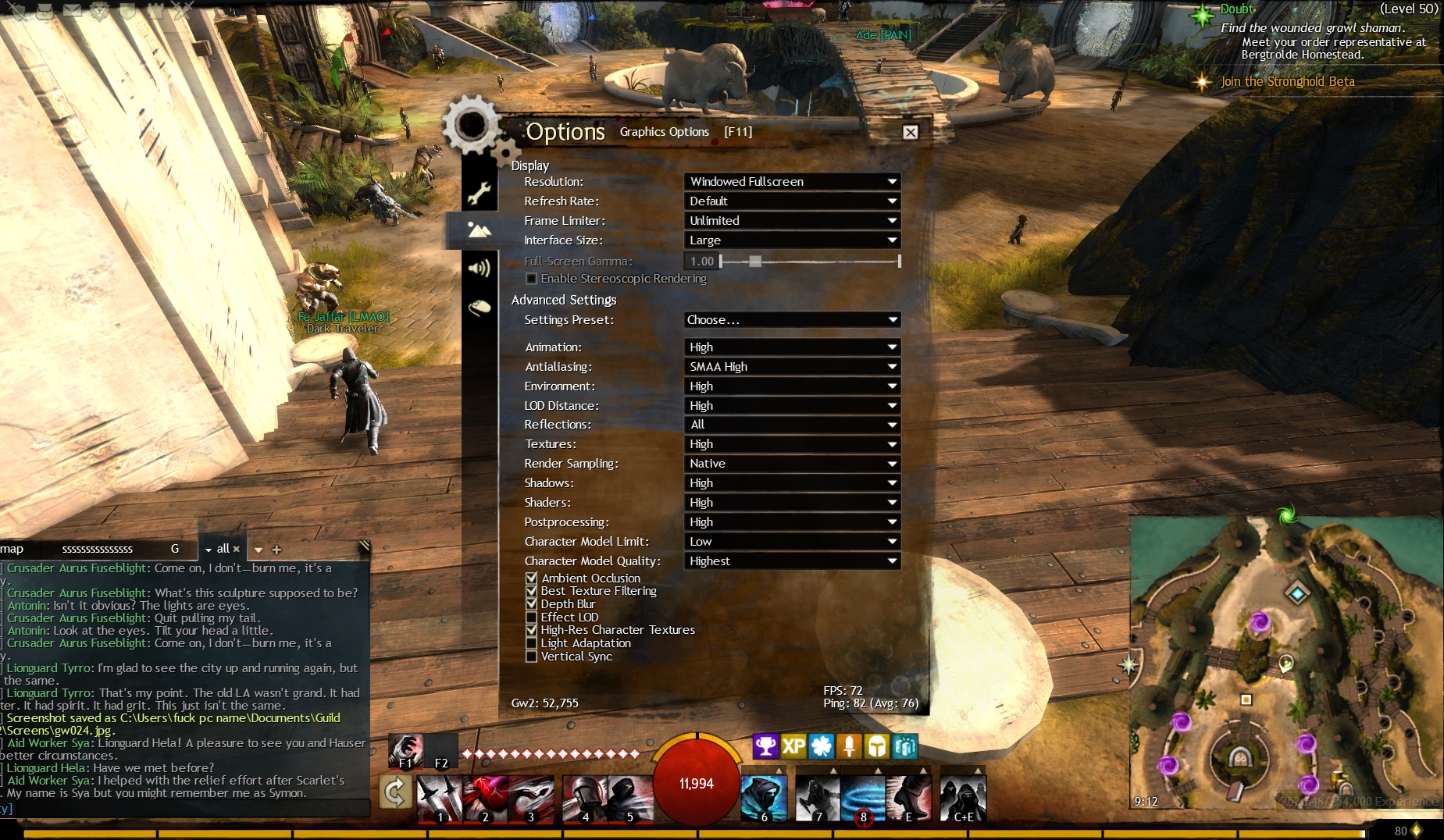1444x840 pixels.
Task: Change the Shadows quality dropdown
Action: click(x=792, y=483)
